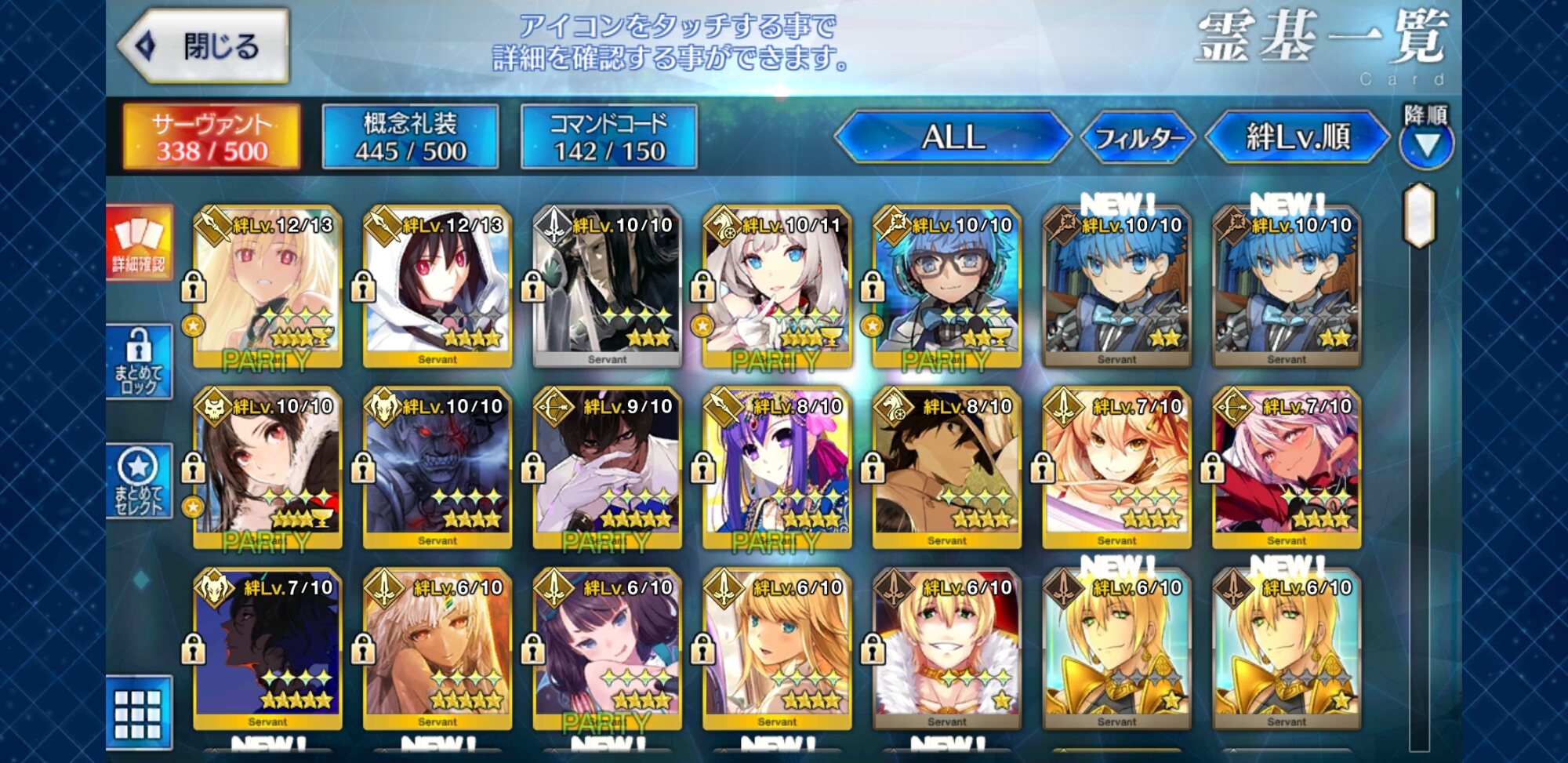This screenshot has height=763, width=1568.
Task: Toggle the 降順 descending arrow
Action: 1426,144
